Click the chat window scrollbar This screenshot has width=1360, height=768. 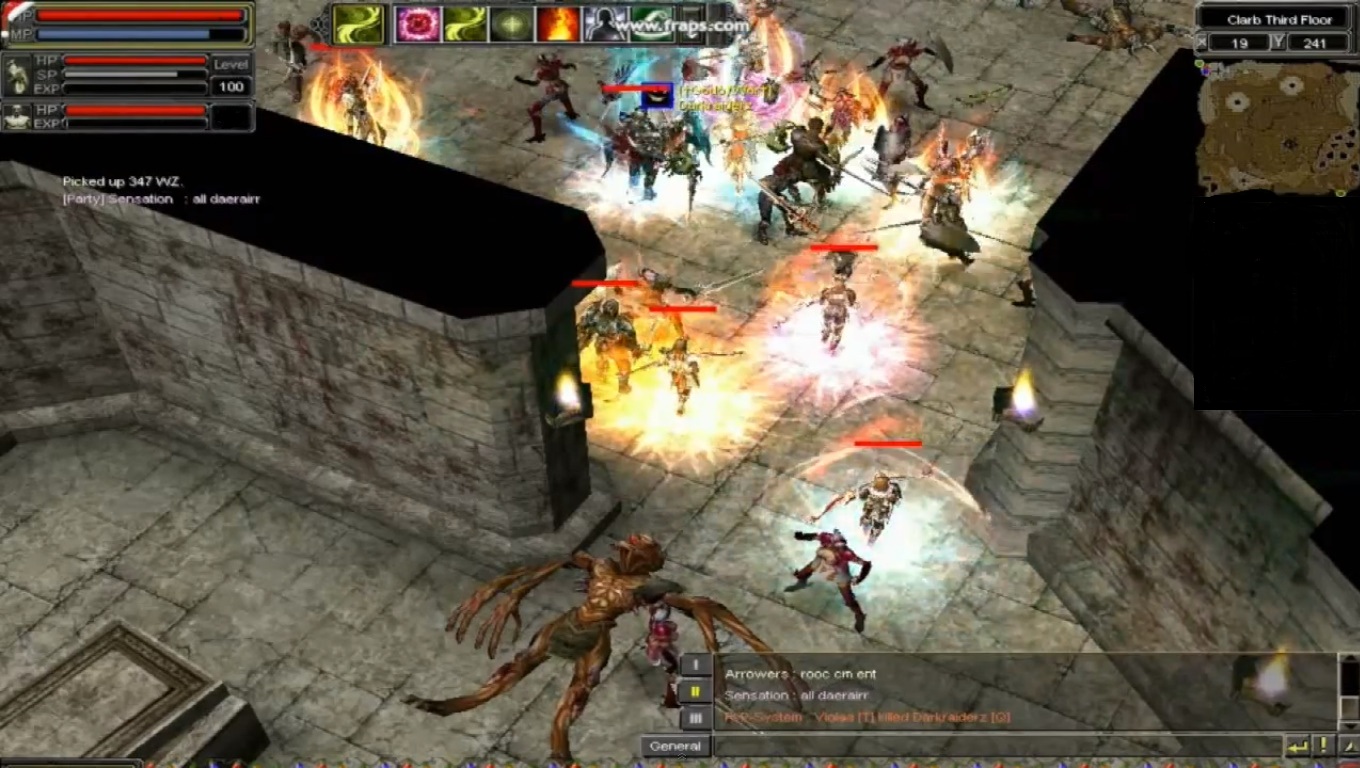click(1348, 690)
